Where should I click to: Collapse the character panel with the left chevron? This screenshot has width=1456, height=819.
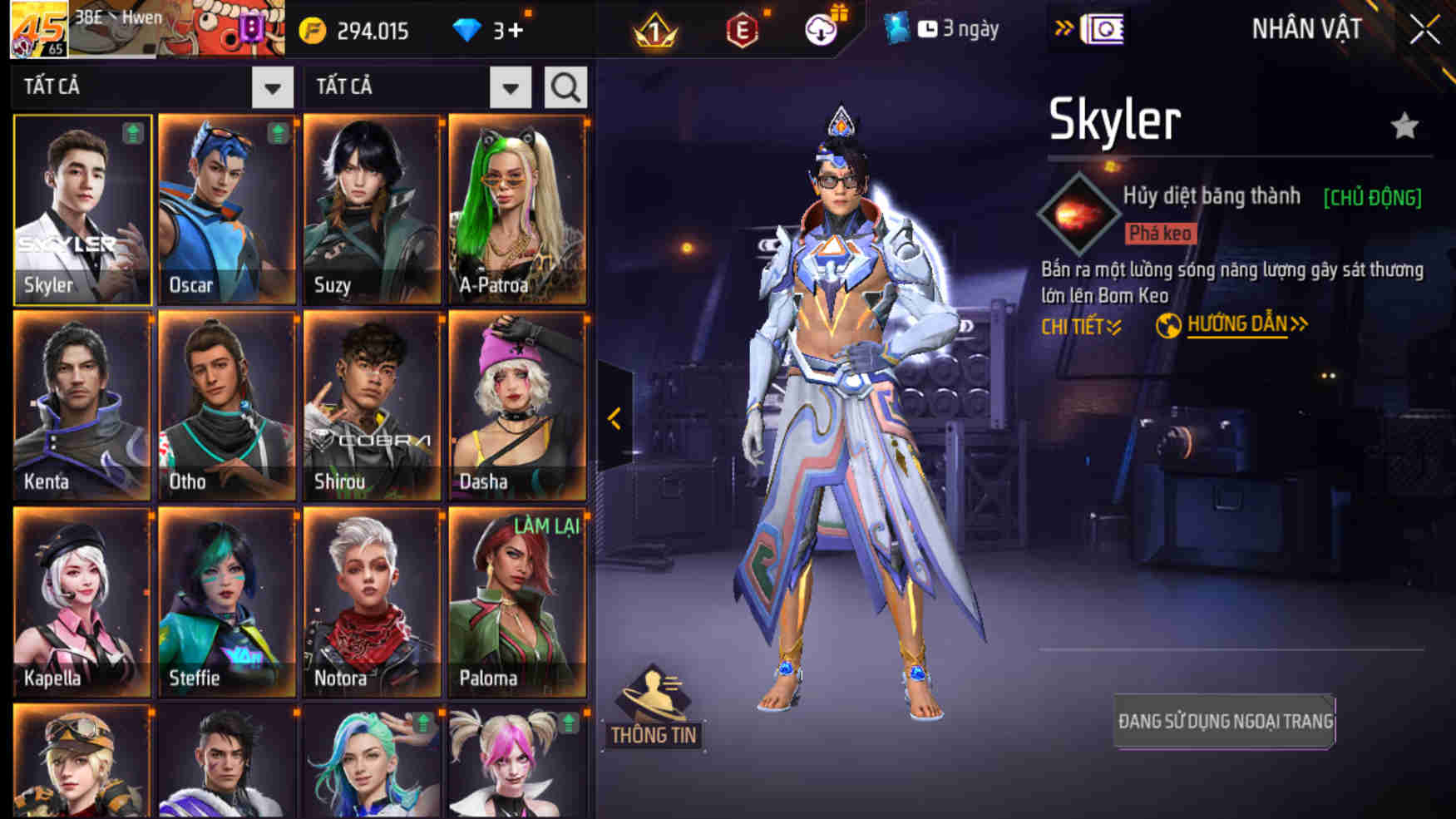[614, 420]
